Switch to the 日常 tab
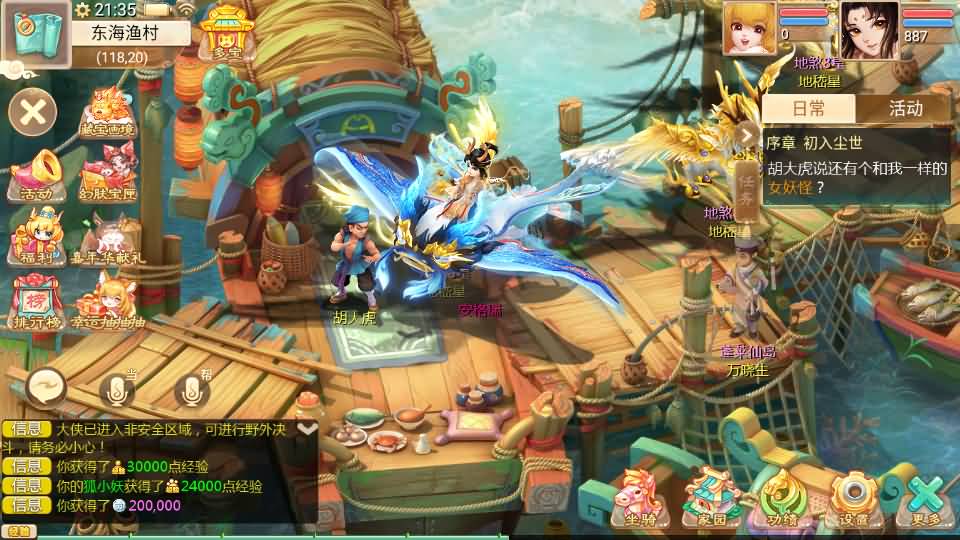 809,108
